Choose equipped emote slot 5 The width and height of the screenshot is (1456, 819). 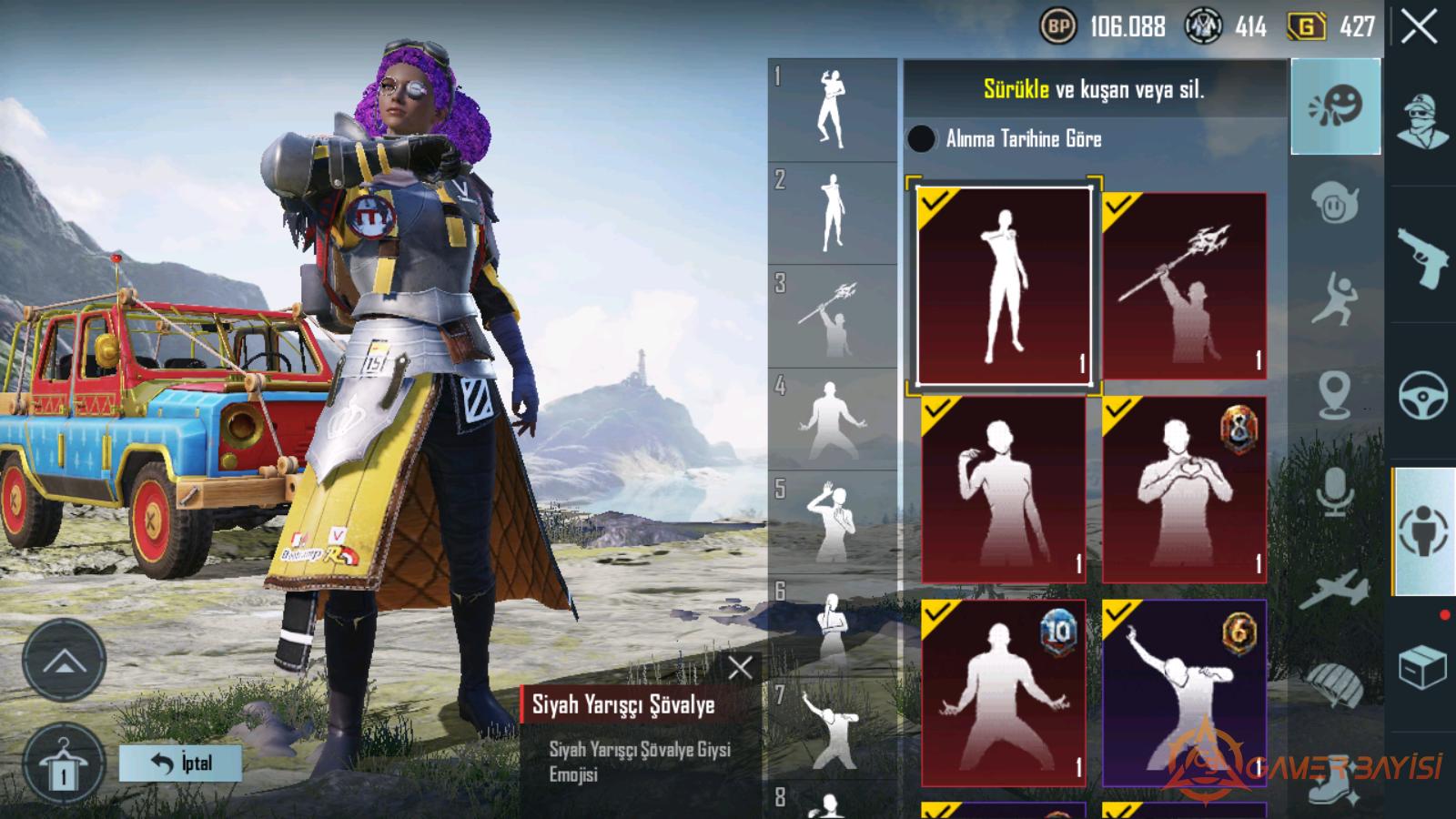tap(832, 522)
